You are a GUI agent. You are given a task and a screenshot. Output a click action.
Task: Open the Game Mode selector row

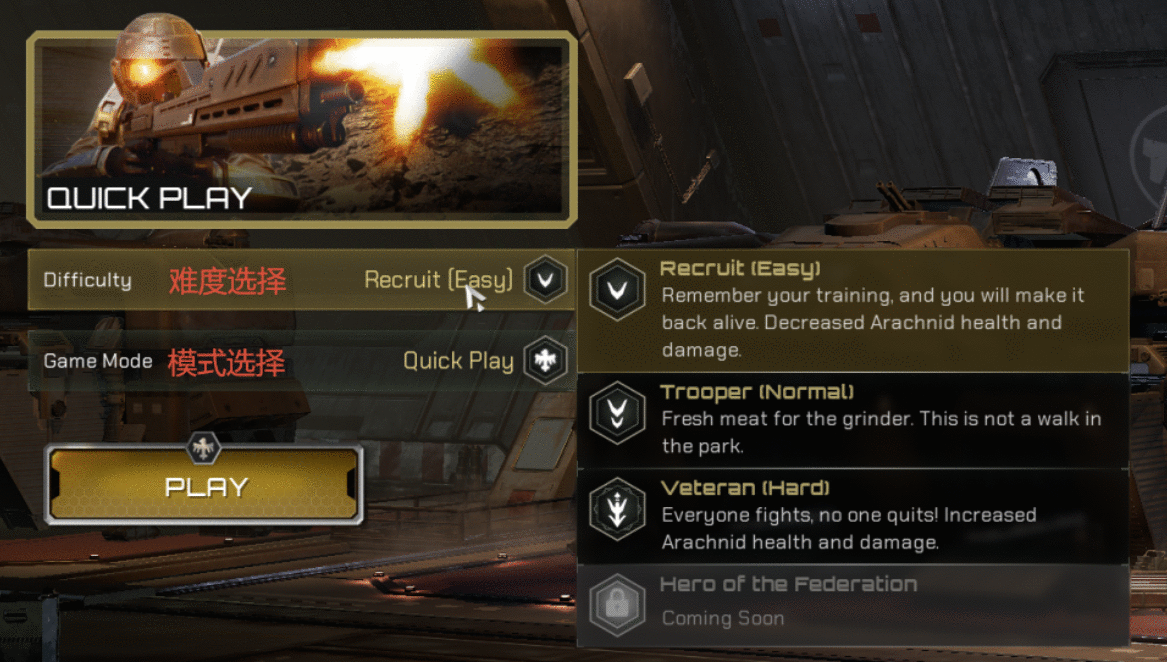[x=300, y=361]
